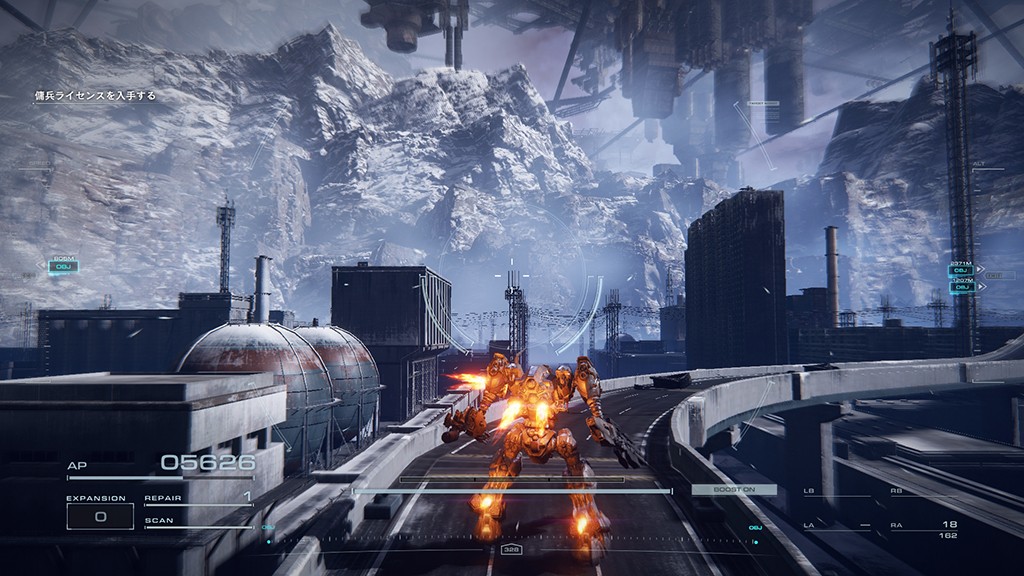The height and width of the screenshot is (576, 1024).
Task: Click the 206M OBJ waypoint marker
Action: (62, 267)
